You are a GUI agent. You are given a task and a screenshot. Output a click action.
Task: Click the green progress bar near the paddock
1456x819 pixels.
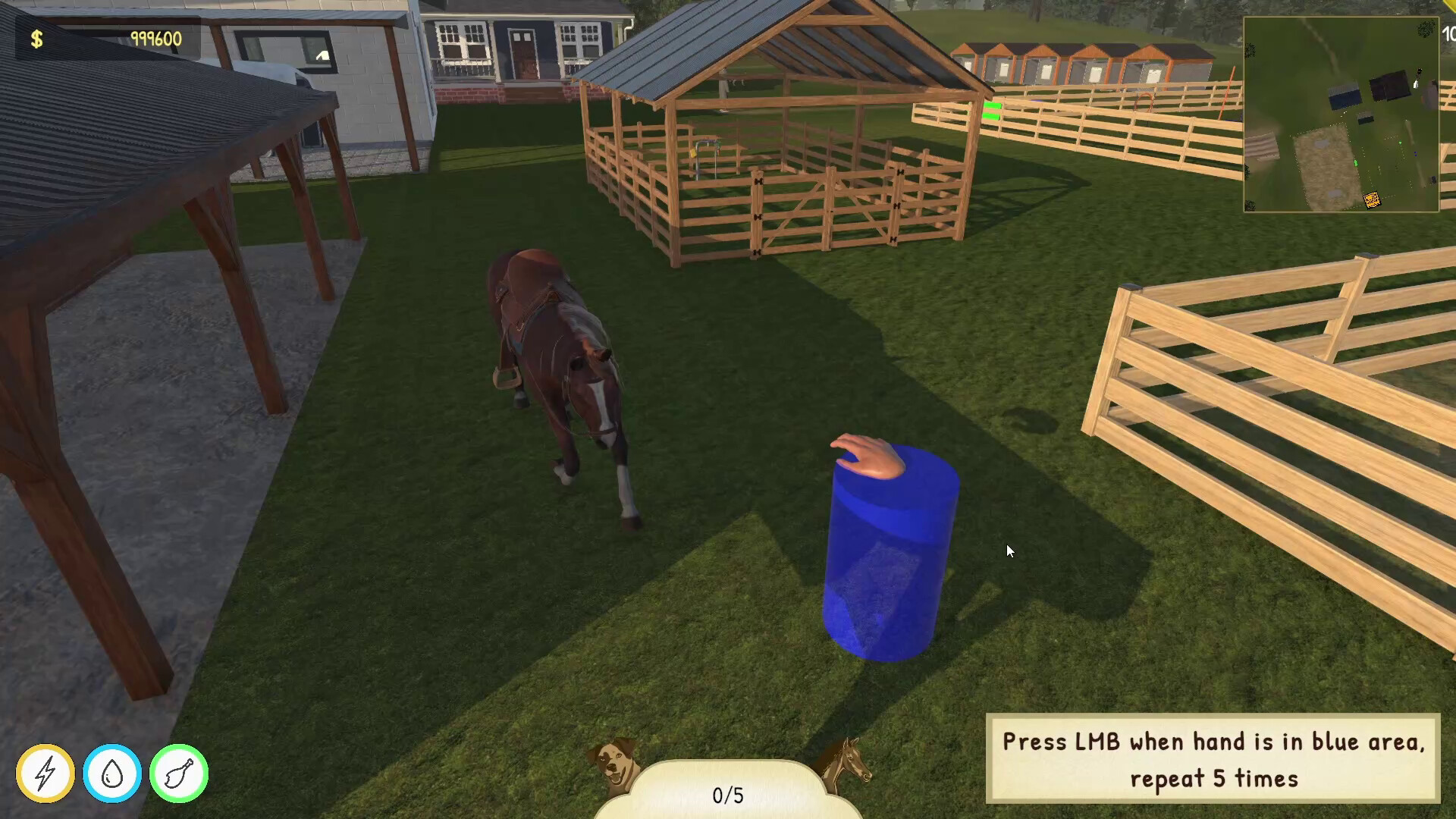pyautogui.click(x=992, y=112)
